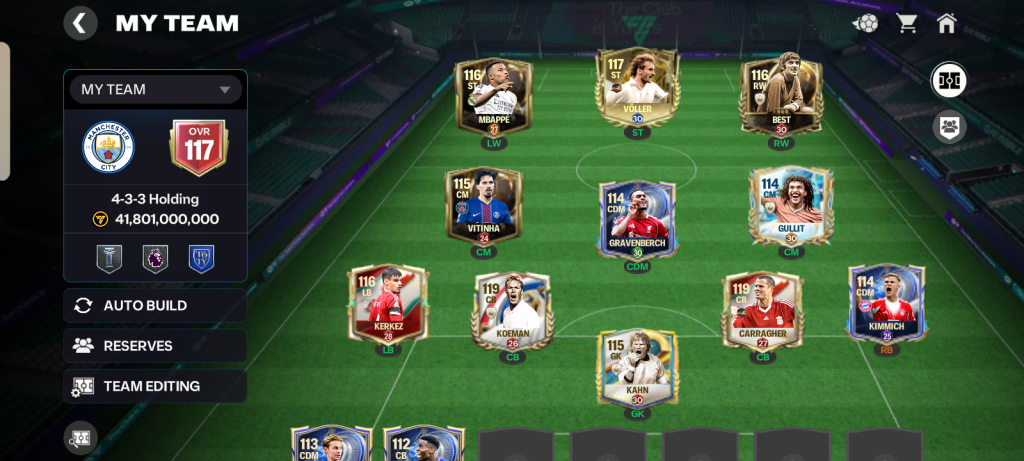Choose the Best right-wing card
The height and width of the screenshot is (461, 1024).
(x=781, y=96)
